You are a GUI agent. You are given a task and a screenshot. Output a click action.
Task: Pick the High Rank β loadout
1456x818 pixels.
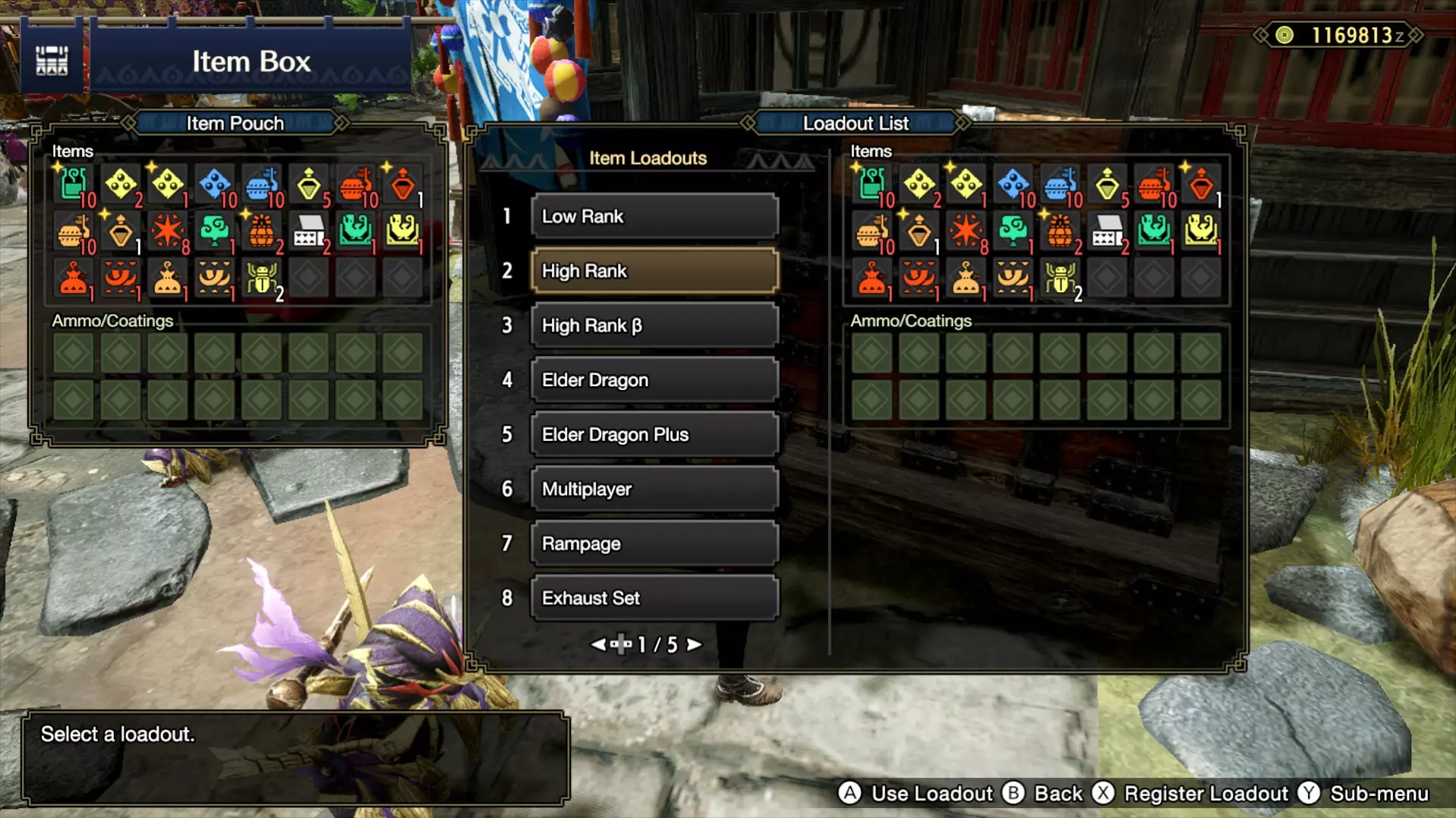click(x=654, y=326)
